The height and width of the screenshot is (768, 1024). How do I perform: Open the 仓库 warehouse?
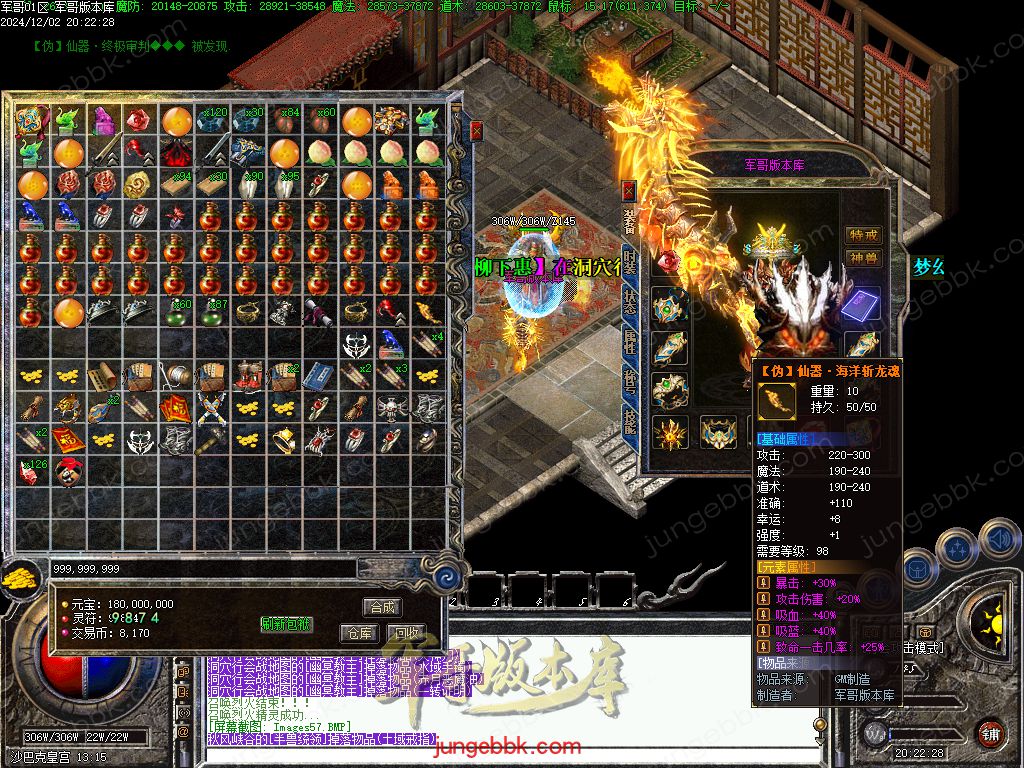(x=359, y=633)
